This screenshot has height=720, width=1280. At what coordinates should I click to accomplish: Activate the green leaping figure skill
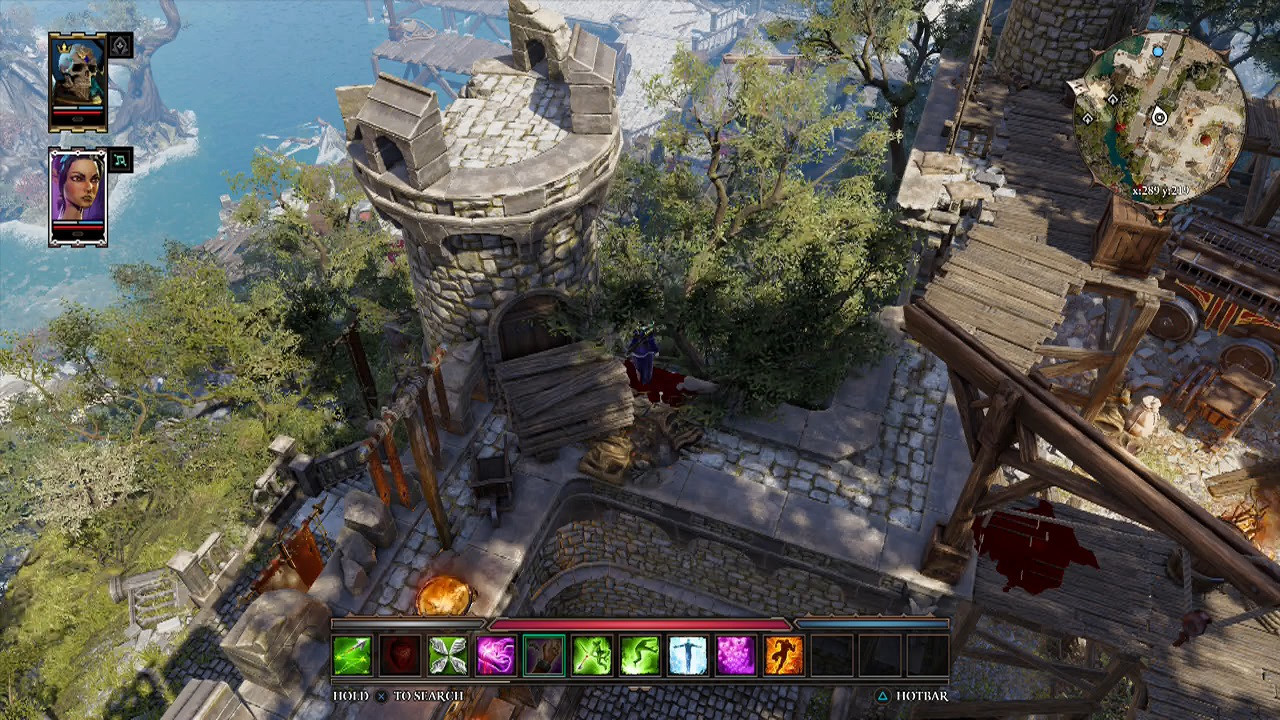click(x=640, y=656)
